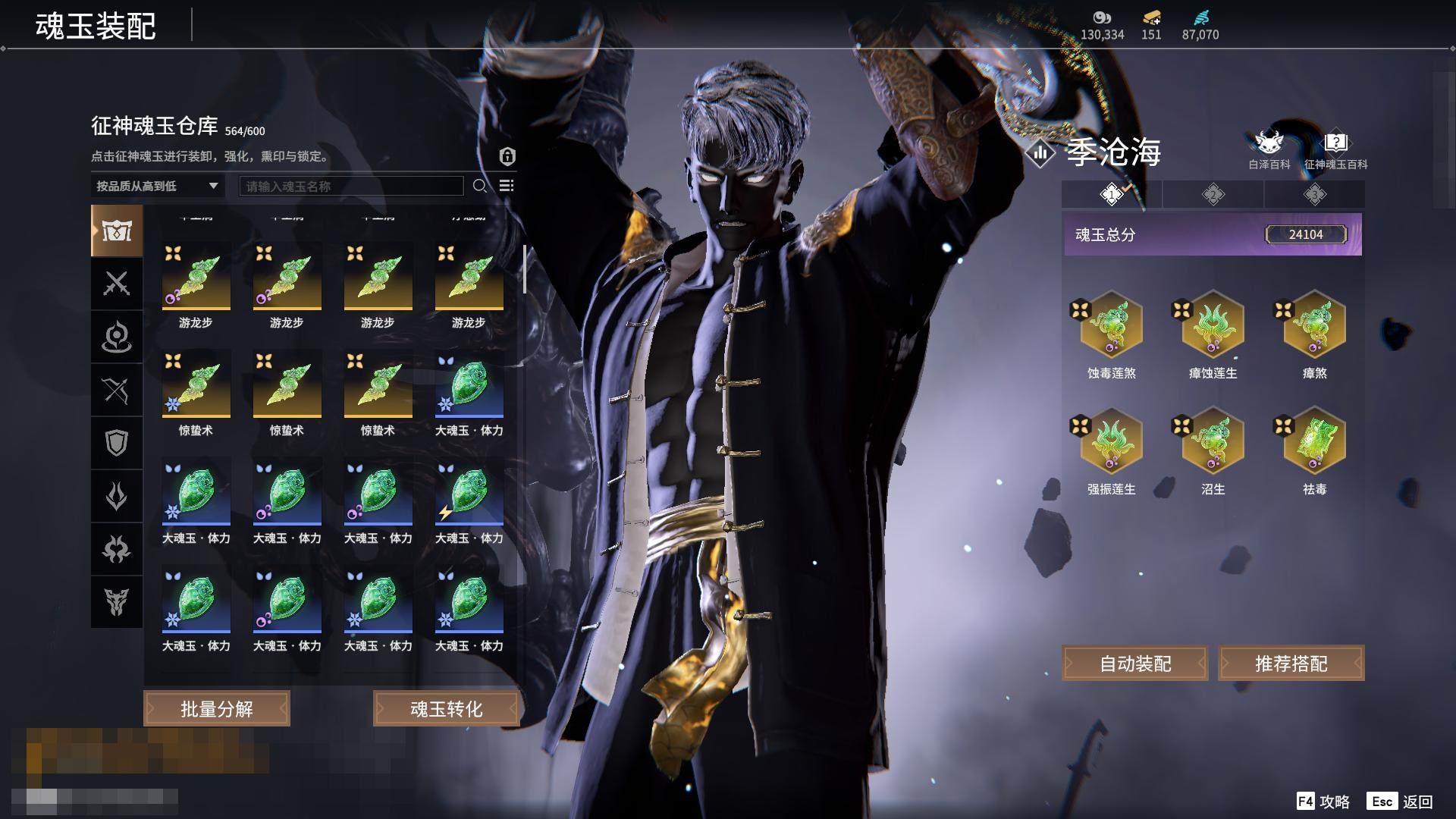This screenshot has width=1456, height=819.
Task: Open the list filter menu icon
Action: pos(507,186)
